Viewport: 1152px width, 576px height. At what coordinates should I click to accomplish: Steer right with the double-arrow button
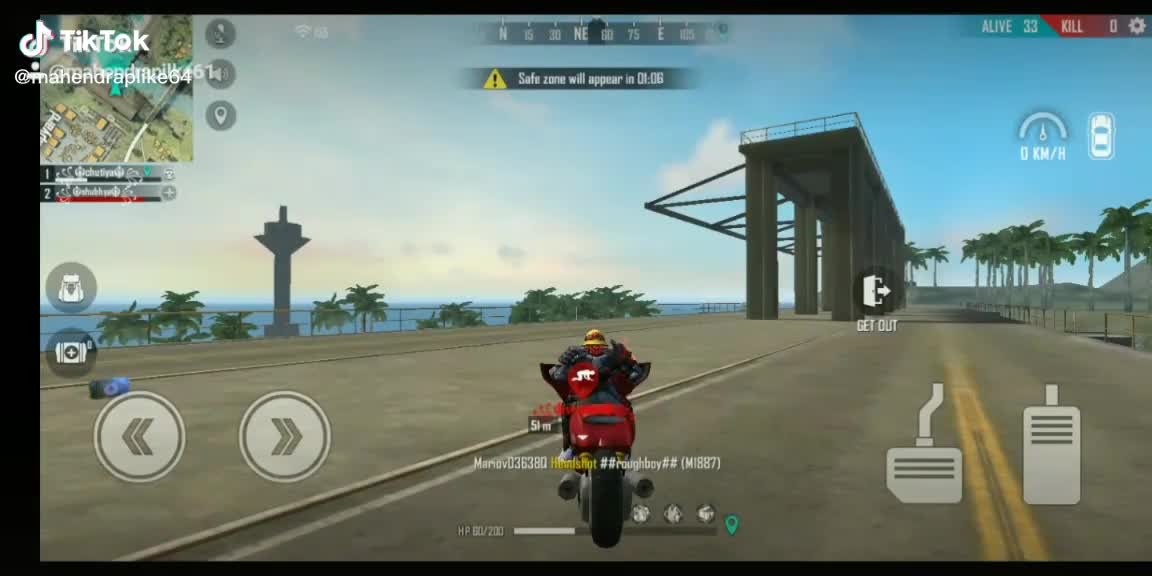click(285, 436)
